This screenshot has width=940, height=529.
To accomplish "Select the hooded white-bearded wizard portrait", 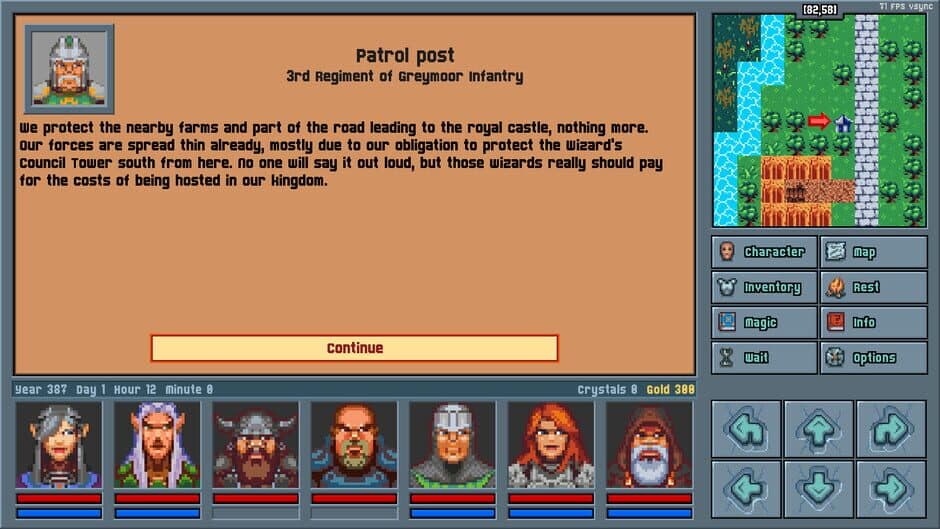I will pyautogui.click(x=649, y=445).
